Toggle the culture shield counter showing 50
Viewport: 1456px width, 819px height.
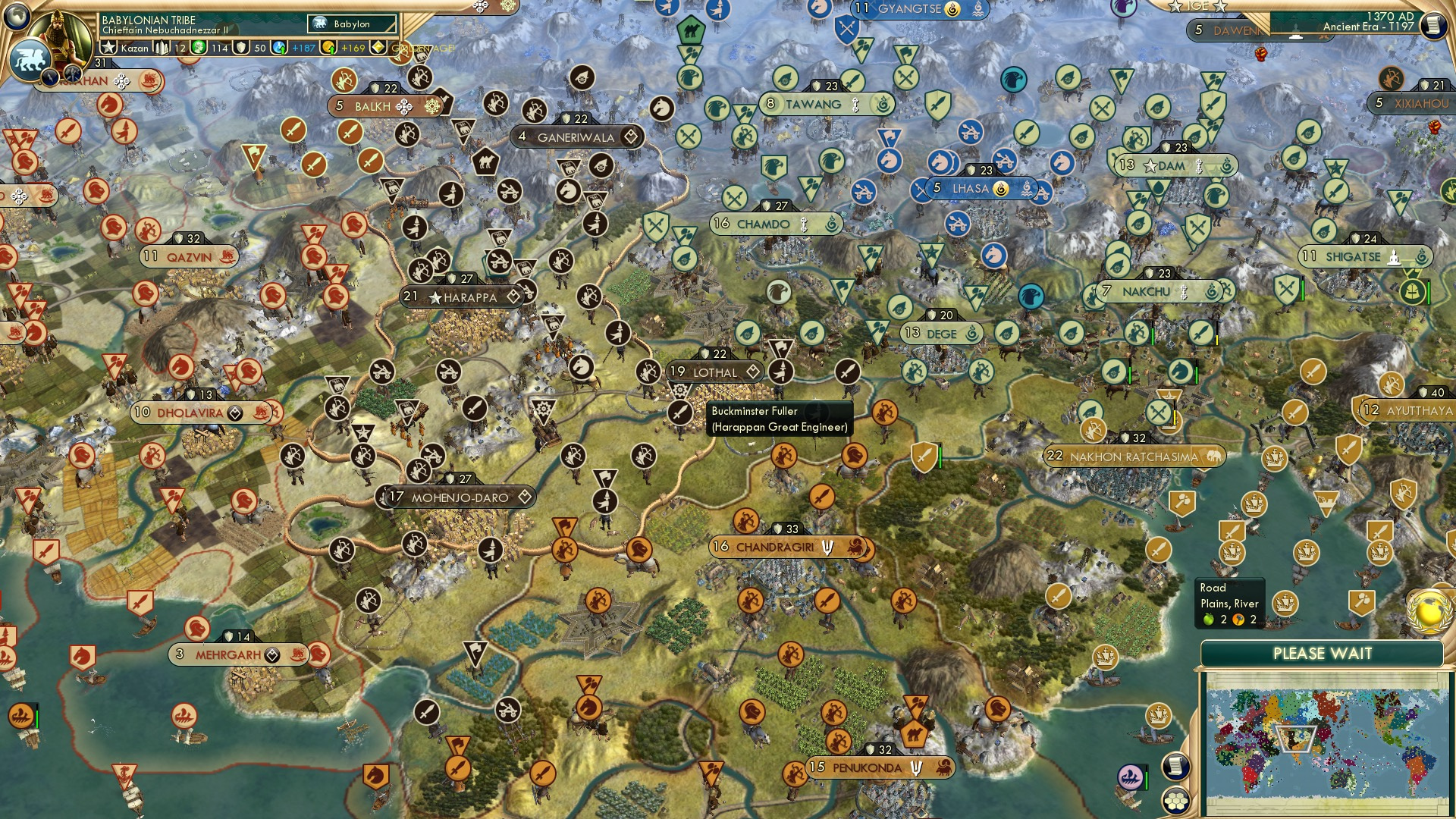click(240, 47)
